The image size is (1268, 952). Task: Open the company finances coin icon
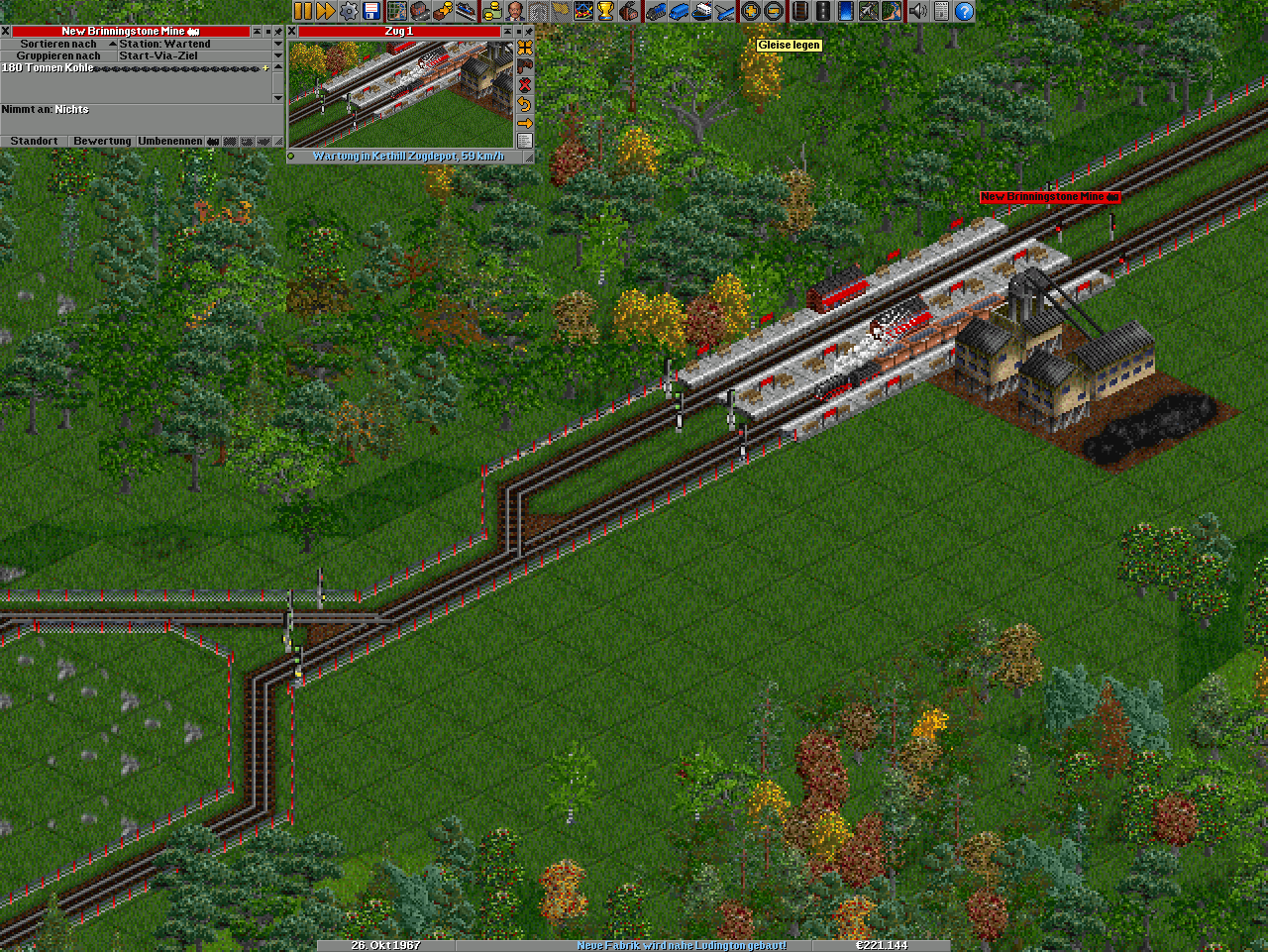[492, 11]
